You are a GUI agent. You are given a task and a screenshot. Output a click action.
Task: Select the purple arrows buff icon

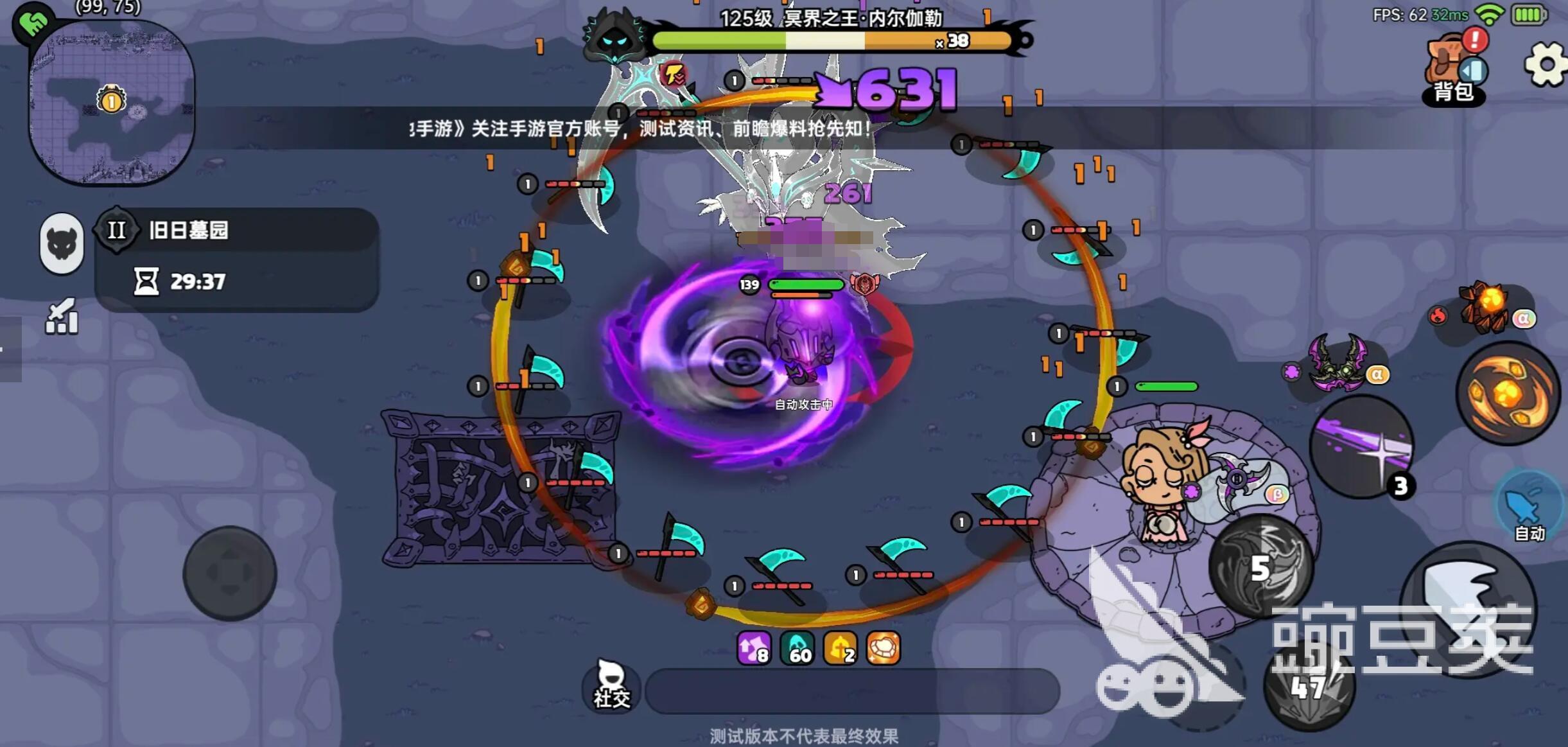[754, 647]
